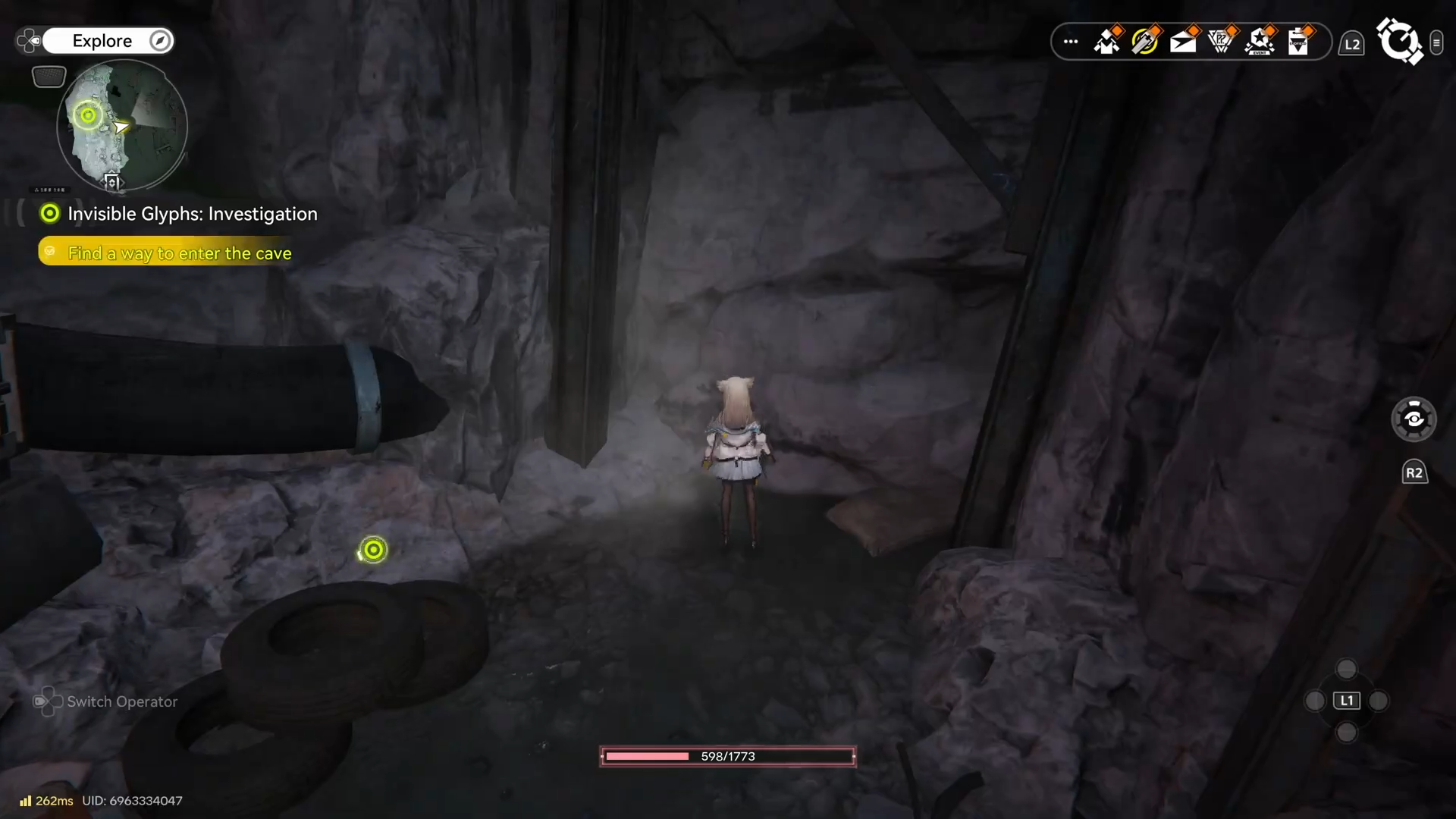Open the yellow-ringed weapon icon

[1145, 42]
